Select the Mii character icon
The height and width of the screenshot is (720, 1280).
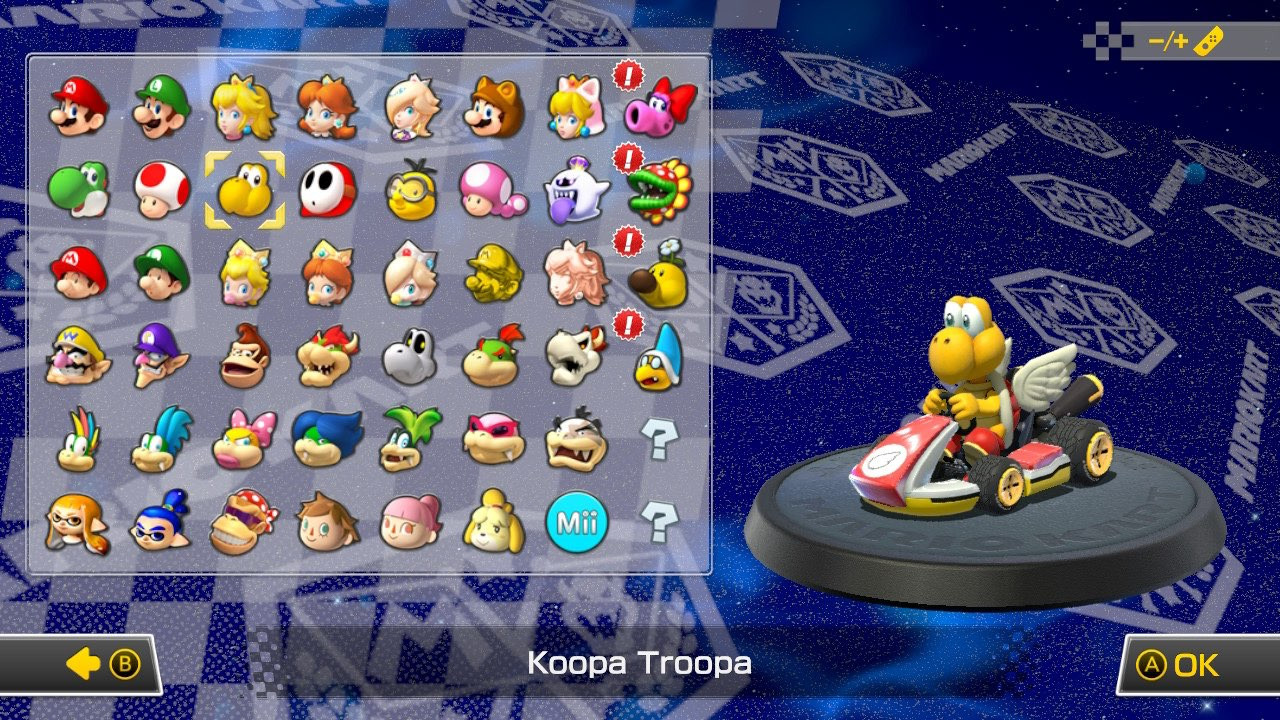click(x=577, y=519)
